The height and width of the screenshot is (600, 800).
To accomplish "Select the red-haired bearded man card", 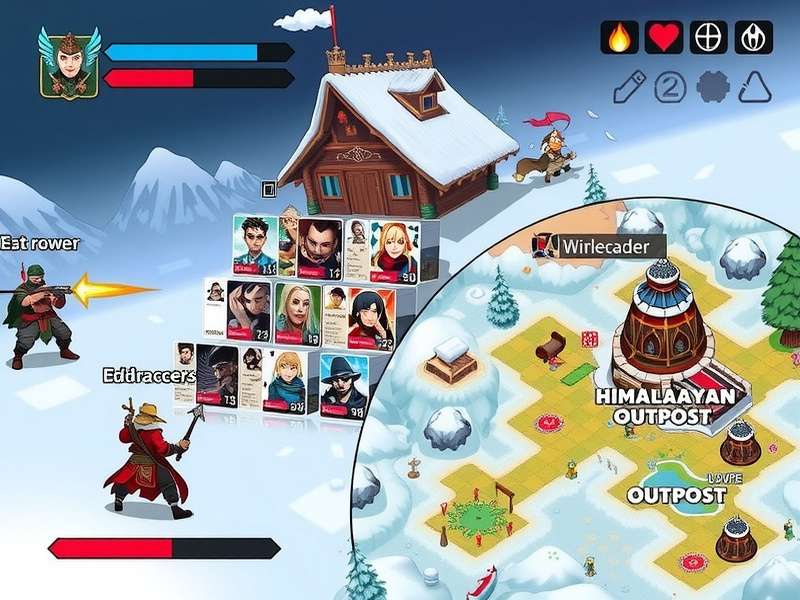I will pos(320,247).
